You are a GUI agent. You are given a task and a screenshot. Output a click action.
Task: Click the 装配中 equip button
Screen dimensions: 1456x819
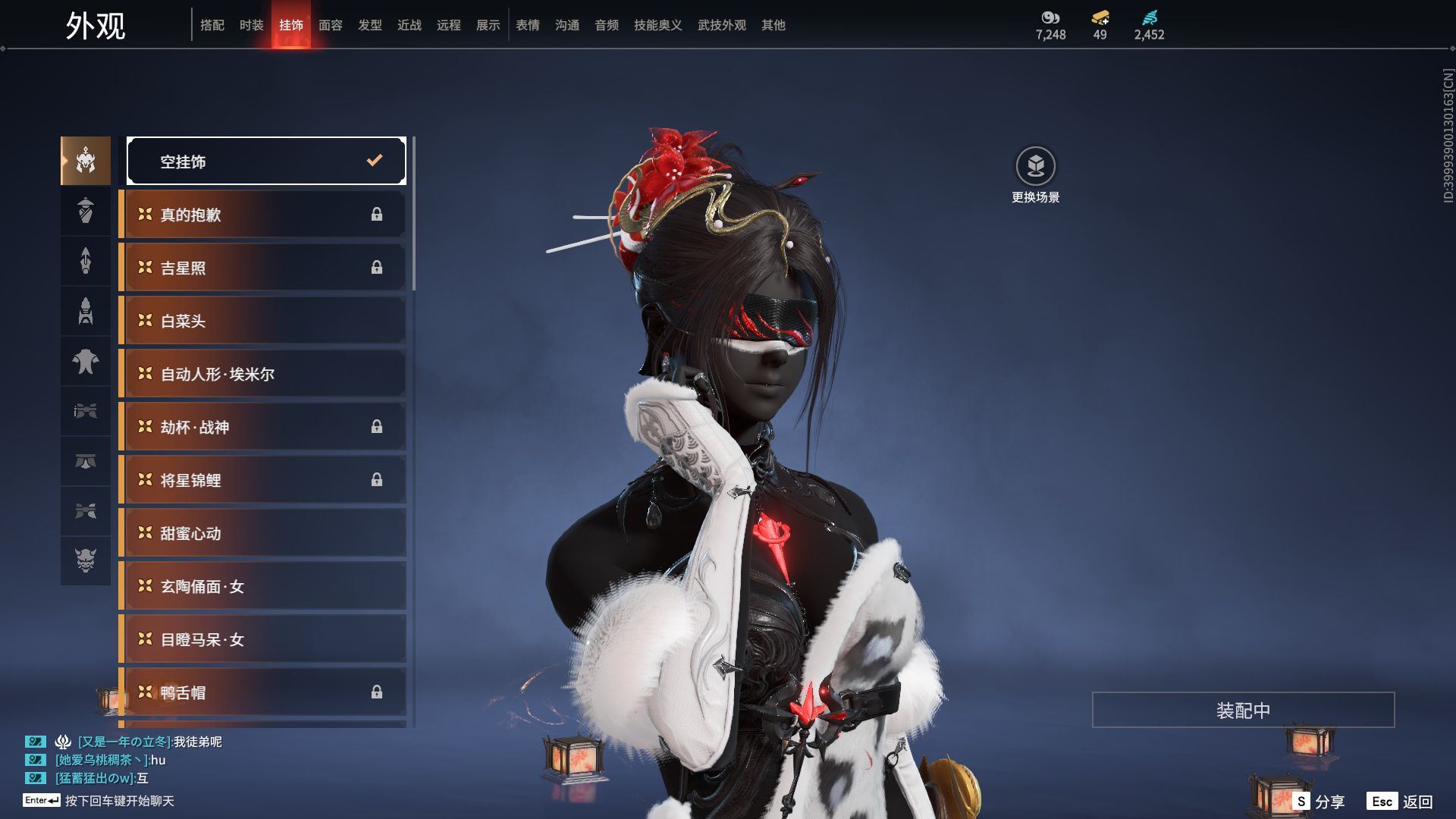pyautogui.click(x=1243, y=710)
